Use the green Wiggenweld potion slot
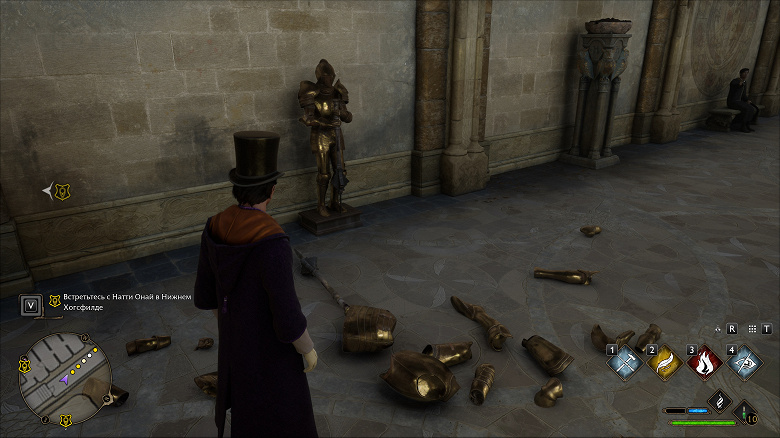Image resolution: width=780 pixels, height=438 pixels. [x=746, y=411]
